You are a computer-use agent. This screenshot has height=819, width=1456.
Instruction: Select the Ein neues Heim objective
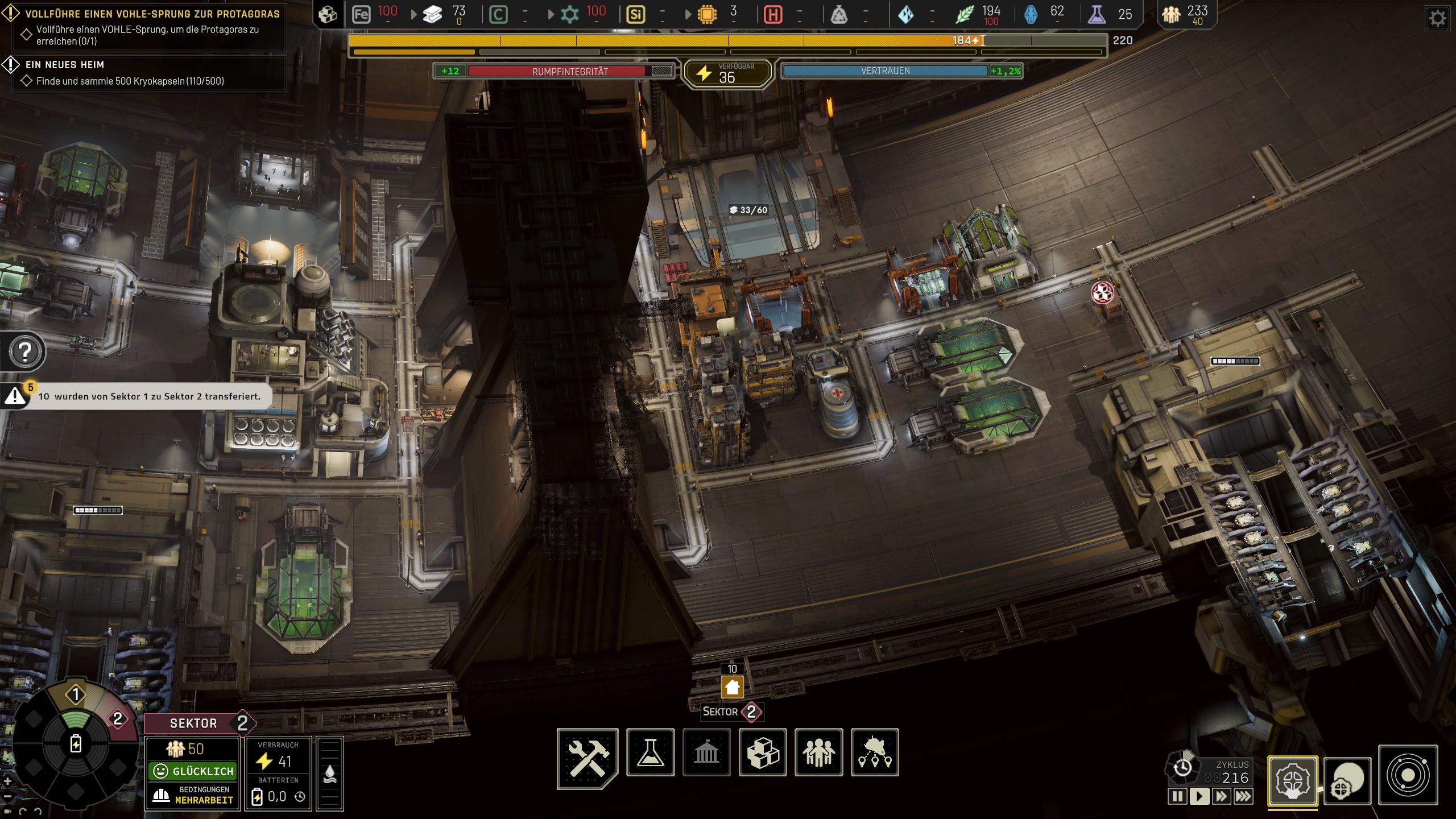click(x=64, y=65)
